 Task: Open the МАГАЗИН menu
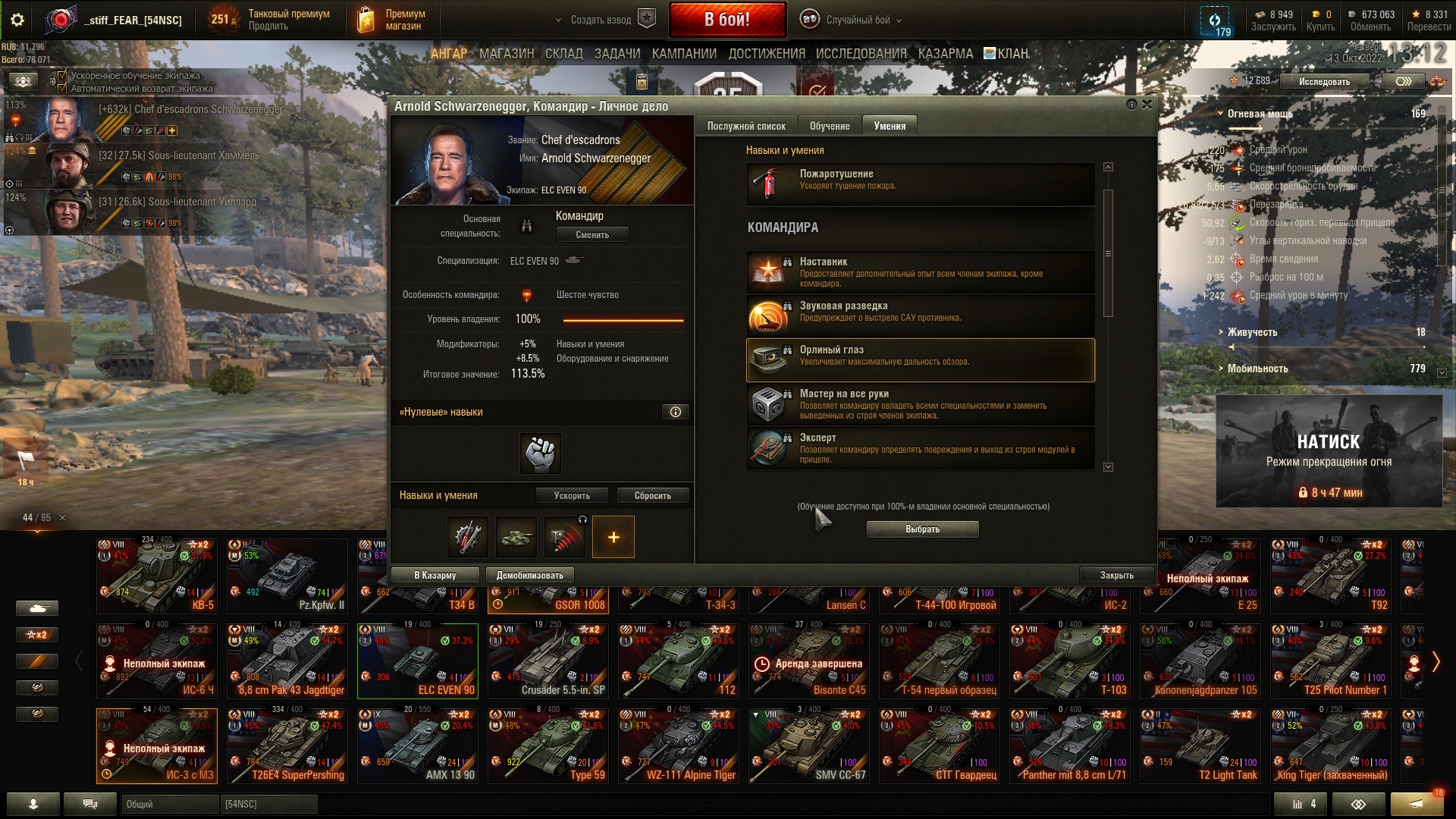point(507,54)
